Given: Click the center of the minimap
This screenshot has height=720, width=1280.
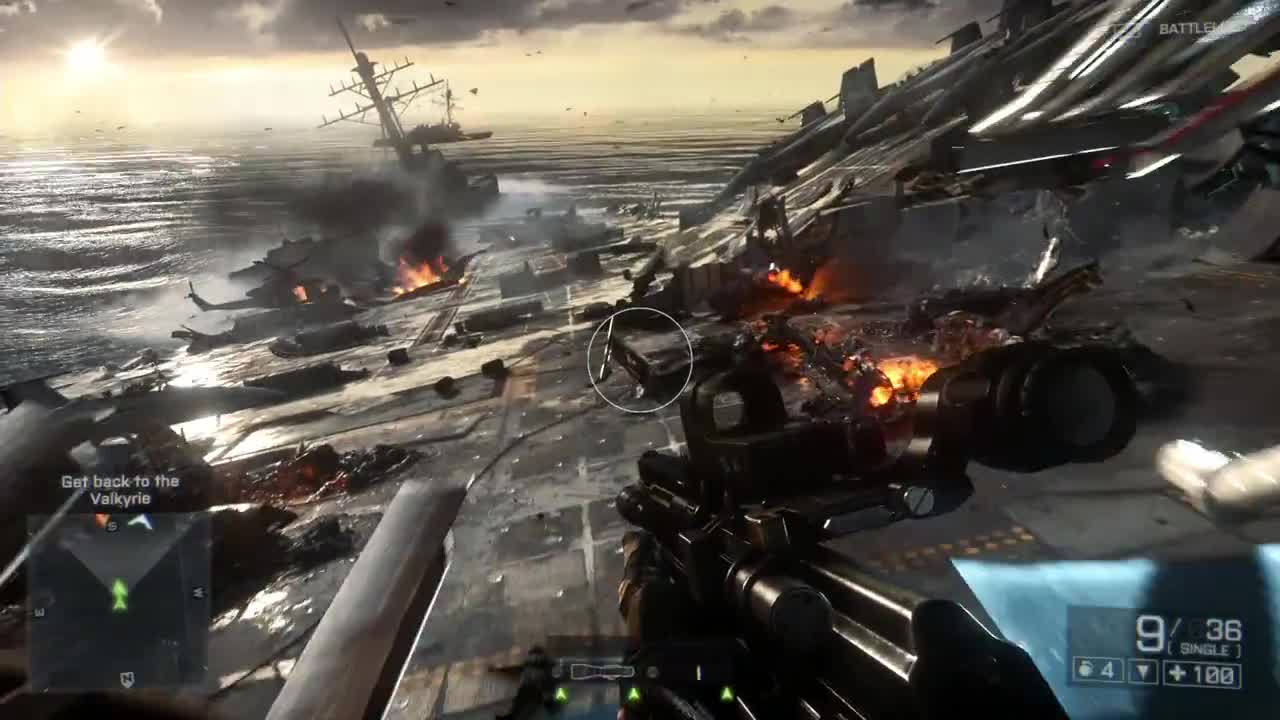Looking at the screenshot, I should coord(120,600).
